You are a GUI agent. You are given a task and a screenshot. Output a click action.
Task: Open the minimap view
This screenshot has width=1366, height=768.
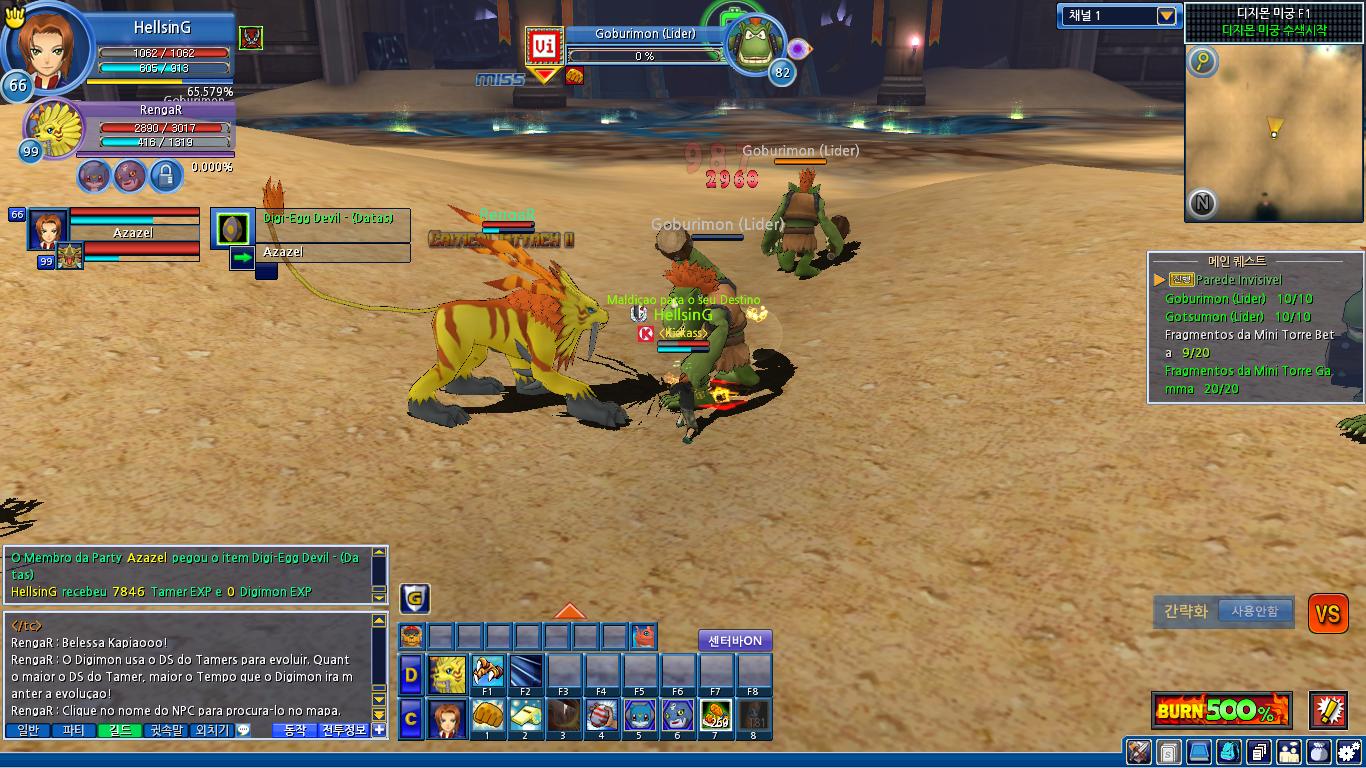[1273, 128]
